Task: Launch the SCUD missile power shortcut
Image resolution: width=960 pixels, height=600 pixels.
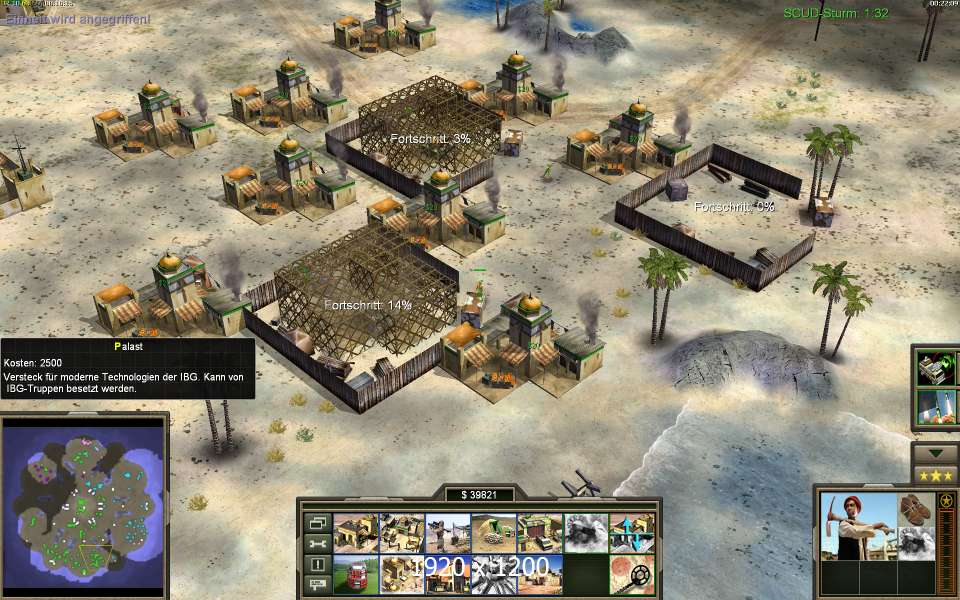Action: 935,407
